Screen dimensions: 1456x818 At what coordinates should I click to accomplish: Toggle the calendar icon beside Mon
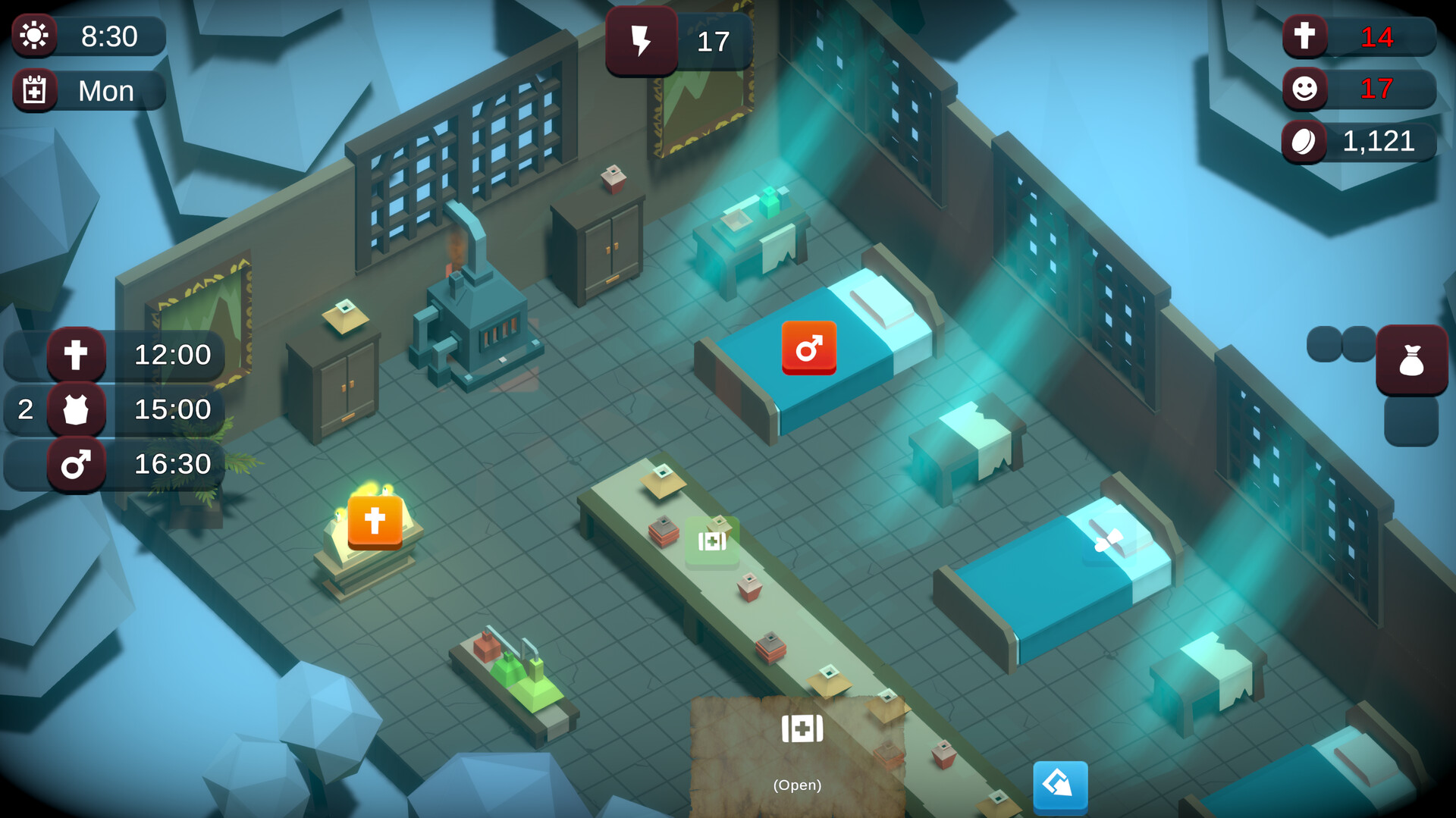pos(35,90)
